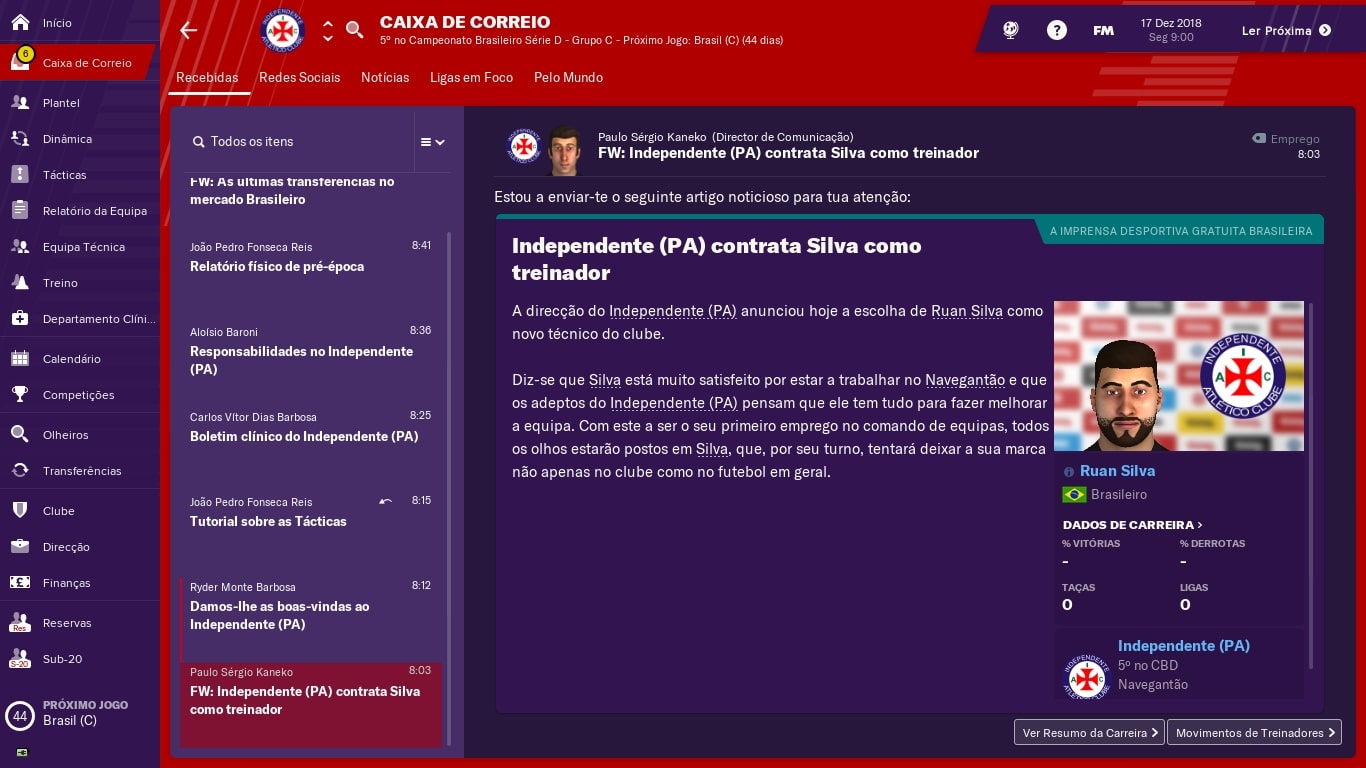The height and width of the screenshot is (768, 1366).
Task: Open the world globe icon in header
Action: pos(1010,30)
